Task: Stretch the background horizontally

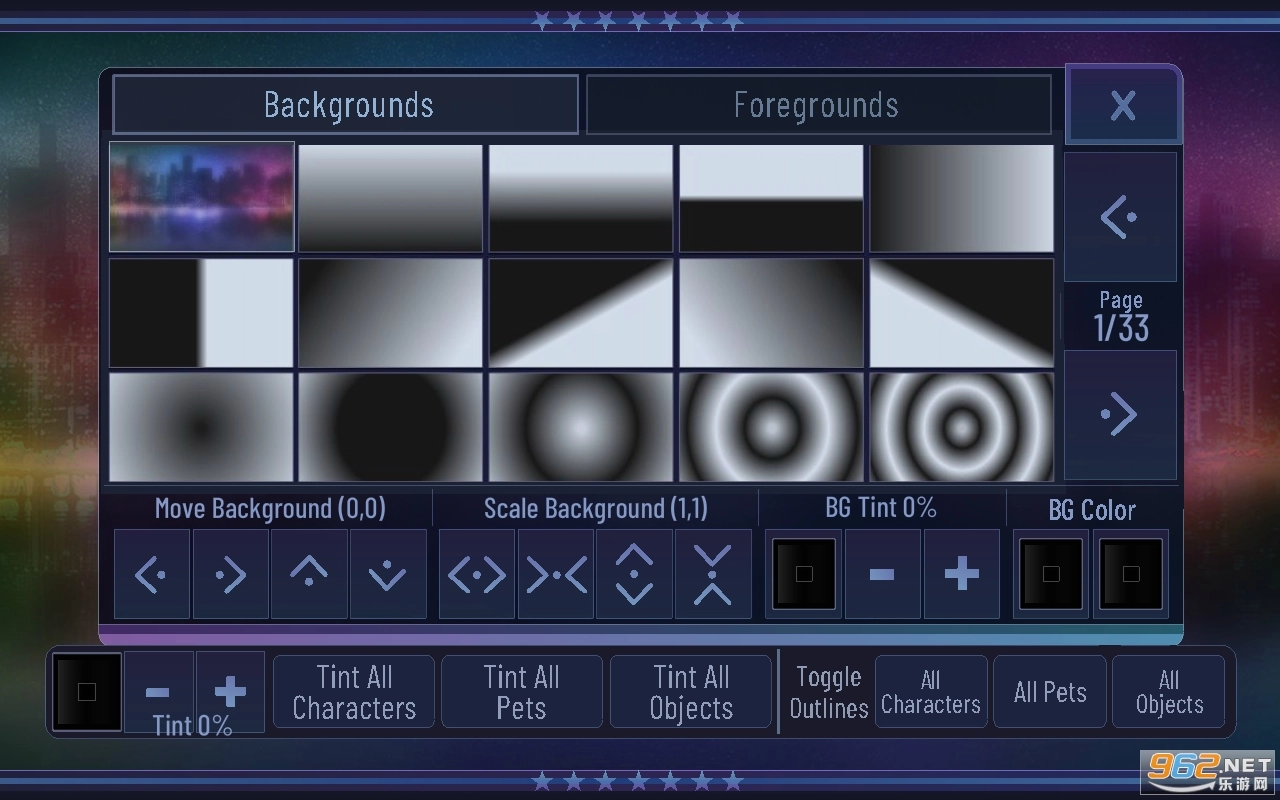Action: [x=475, y=574]
